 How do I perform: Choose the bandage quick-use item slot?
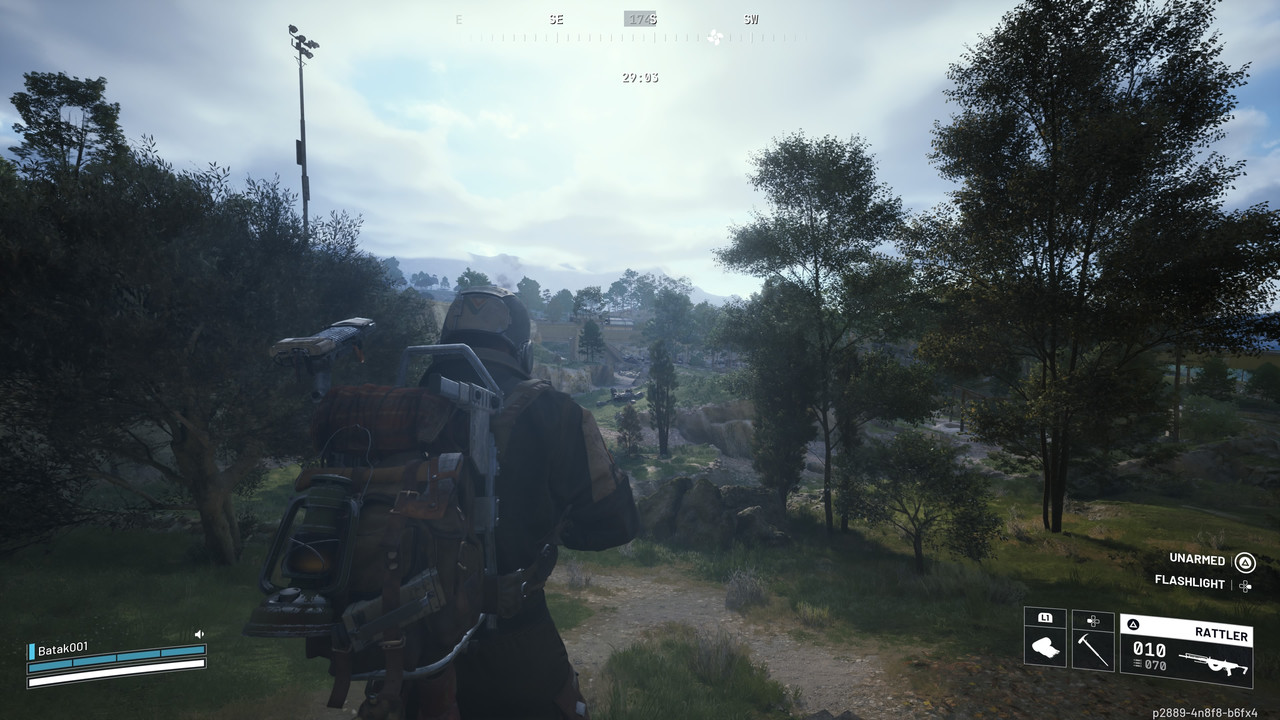click(x=1045, y=639)
